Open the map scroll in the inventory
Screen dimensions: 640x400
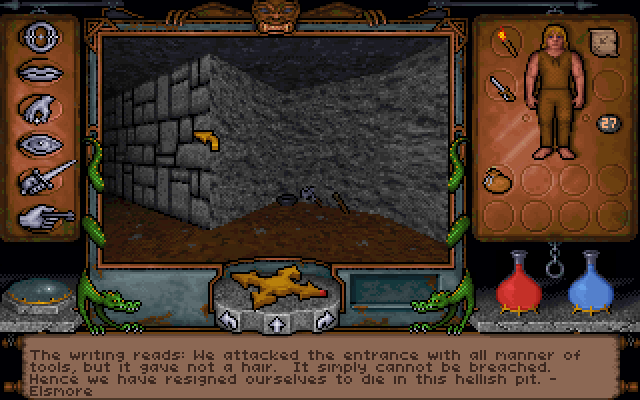click(x=604, y=42)
